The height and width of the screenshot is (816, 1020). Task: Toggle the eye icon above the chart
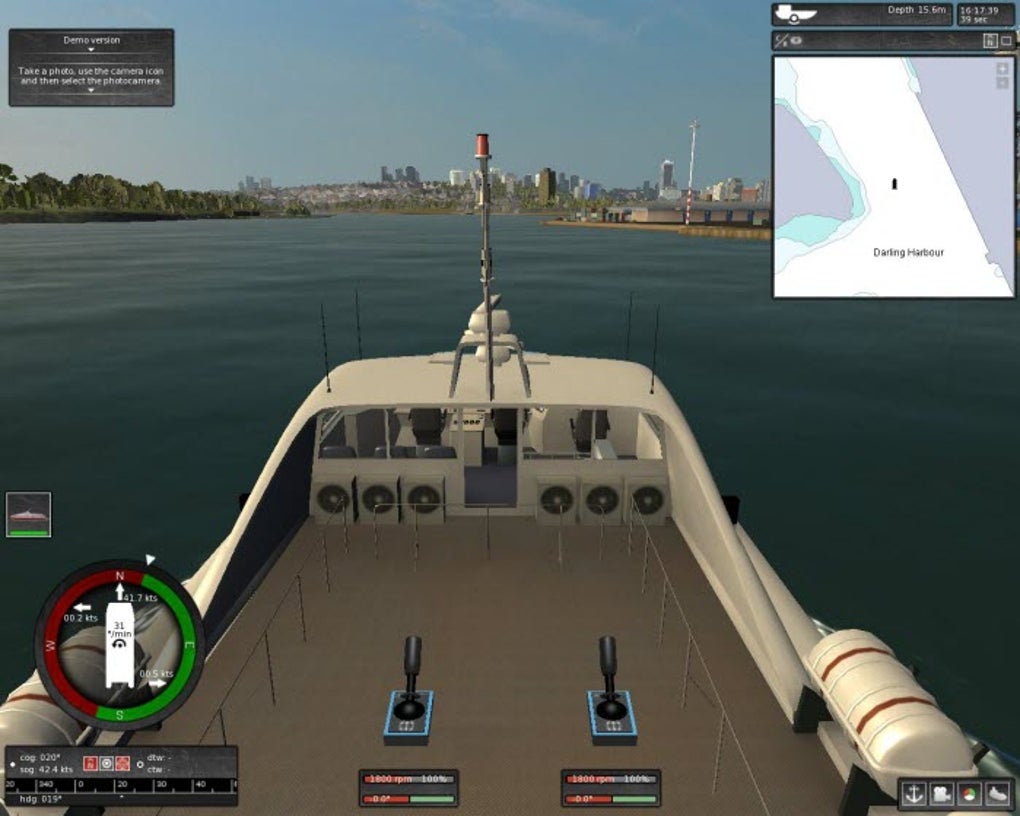pos(797,41)
